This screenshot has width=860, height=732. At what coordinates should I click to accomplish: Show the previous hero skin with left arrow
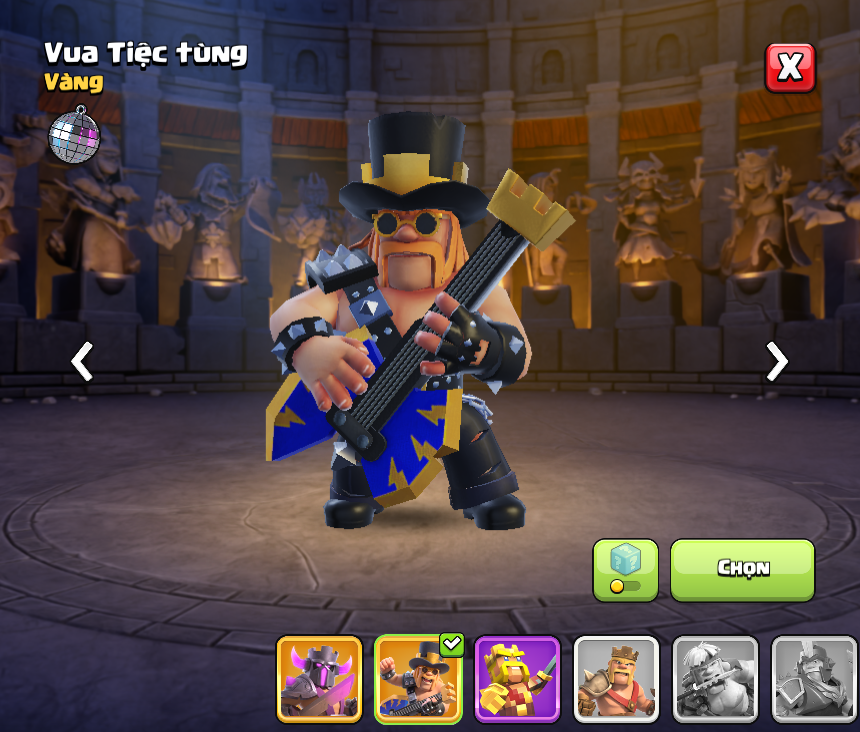(82, 361)
